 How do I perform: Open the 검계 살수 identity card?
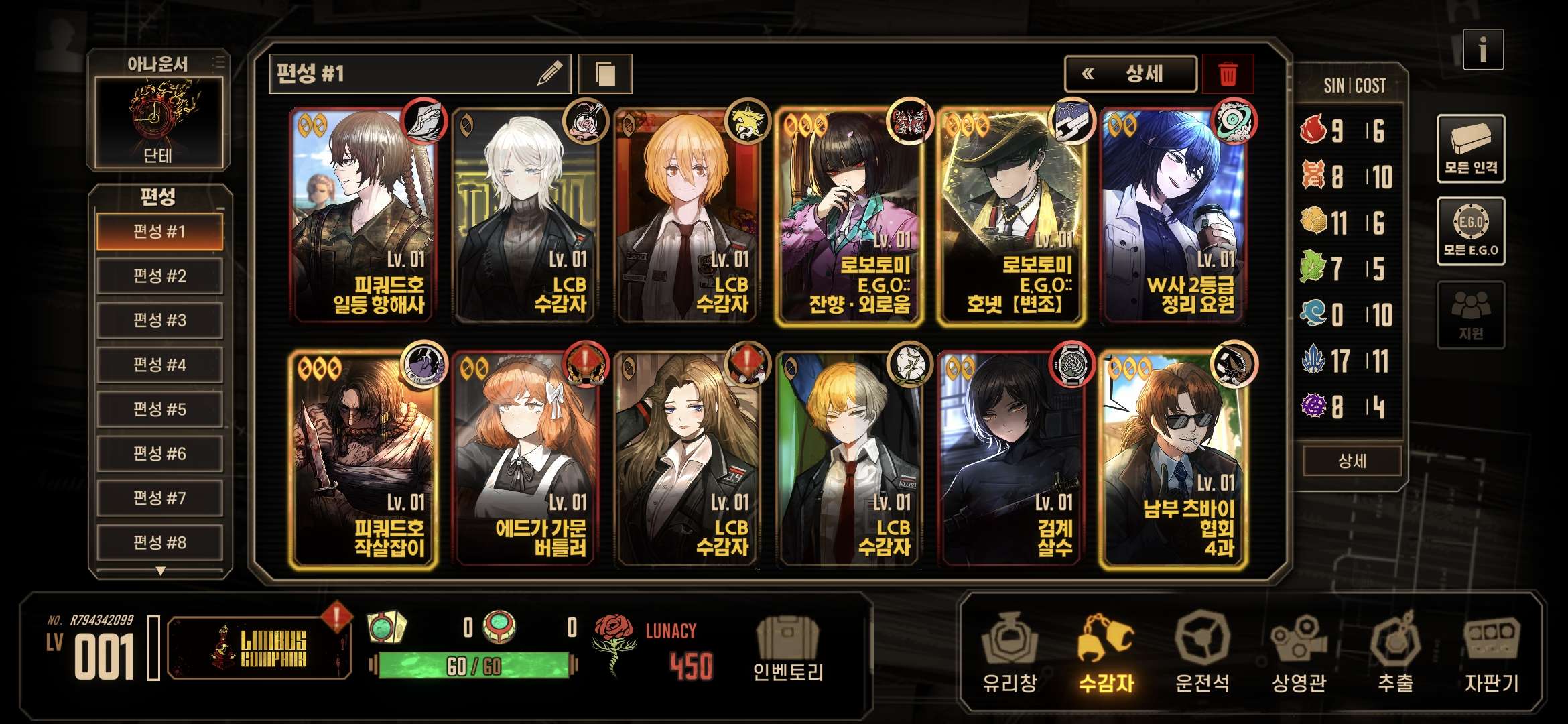tap(1012, 459)
